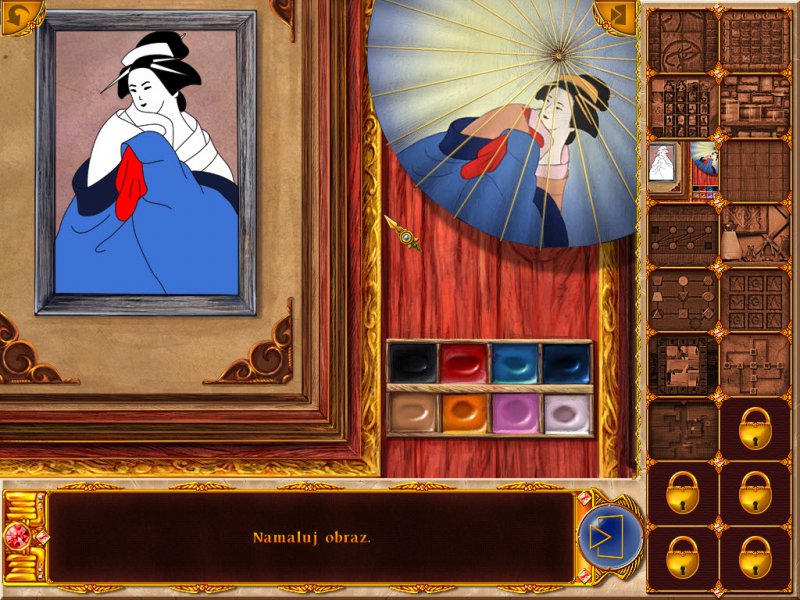Open the geisha painting puzzle thumbnail
Screen dimensions: 800x600
coord(682,168)
